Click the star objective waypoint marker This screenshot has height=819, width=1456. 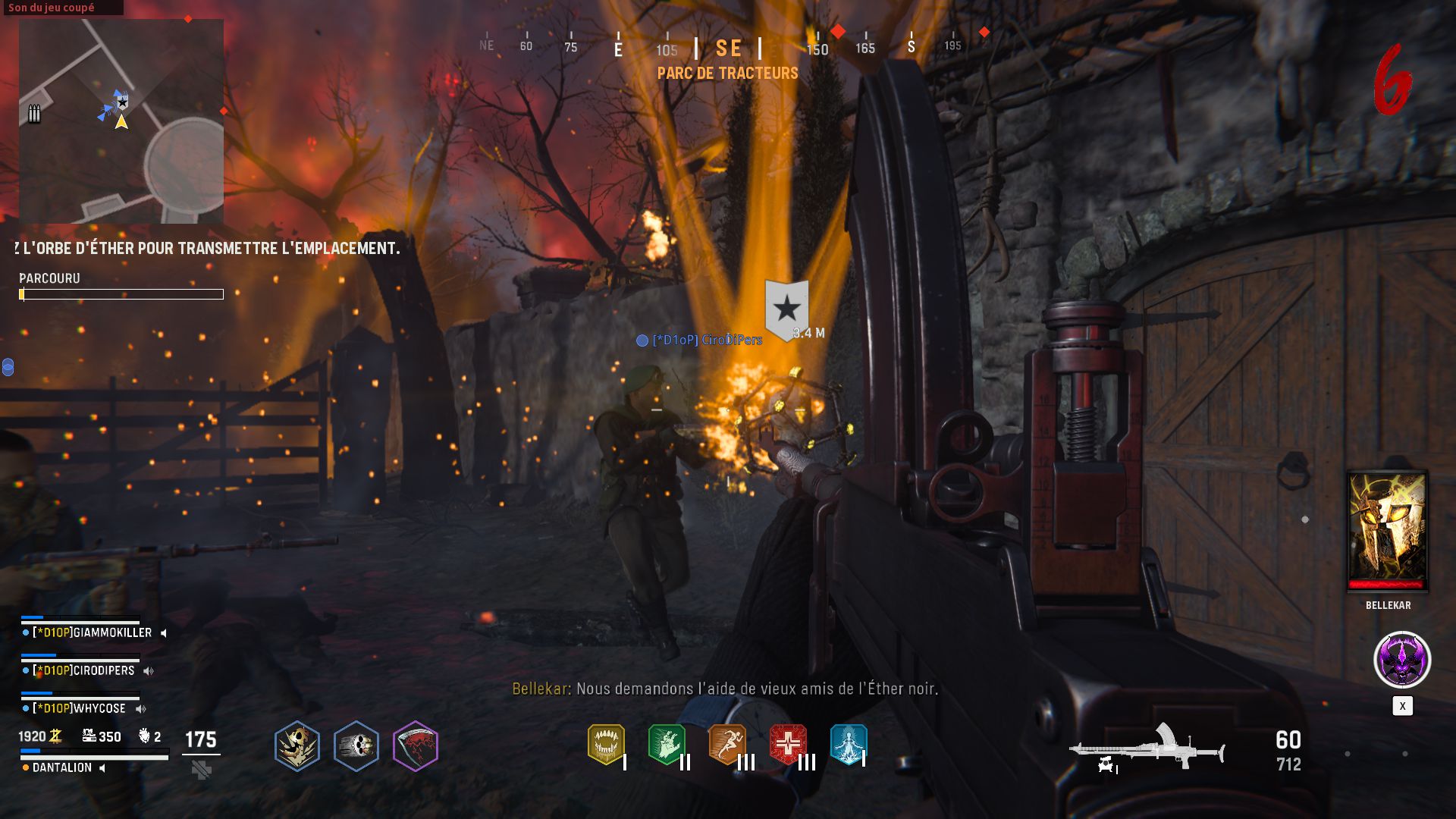[x=786, y=308]
